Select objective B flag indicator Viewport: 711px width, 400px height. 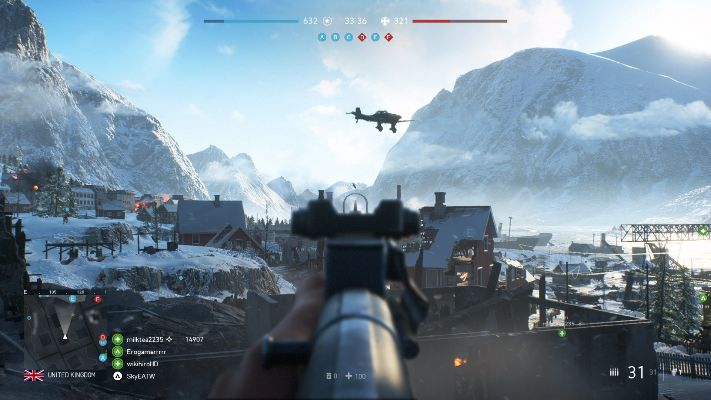pos(335,37)
